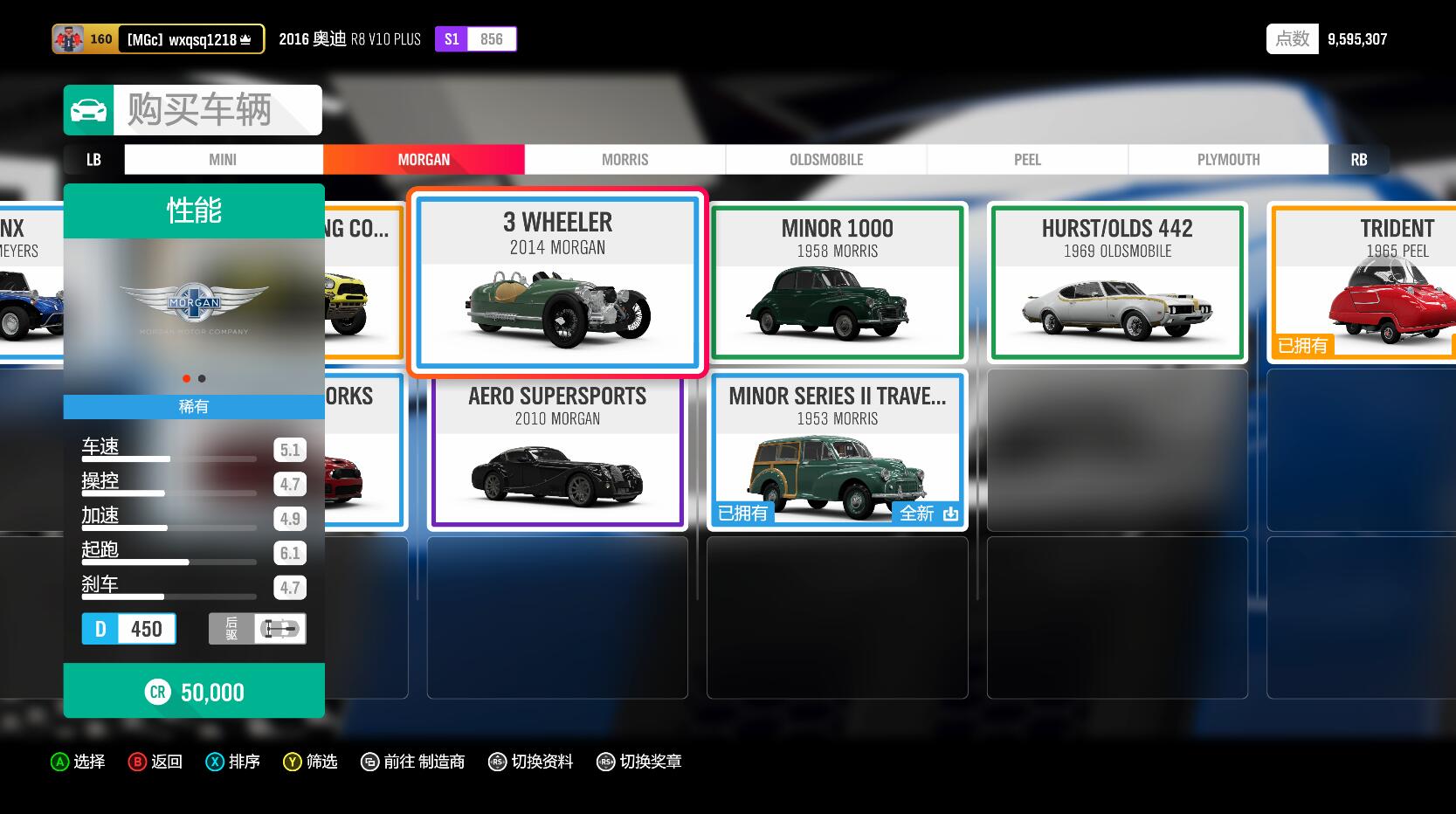Open the MORRIS manufacturer tab
1456x814 pixels.
tap(624, 160)
